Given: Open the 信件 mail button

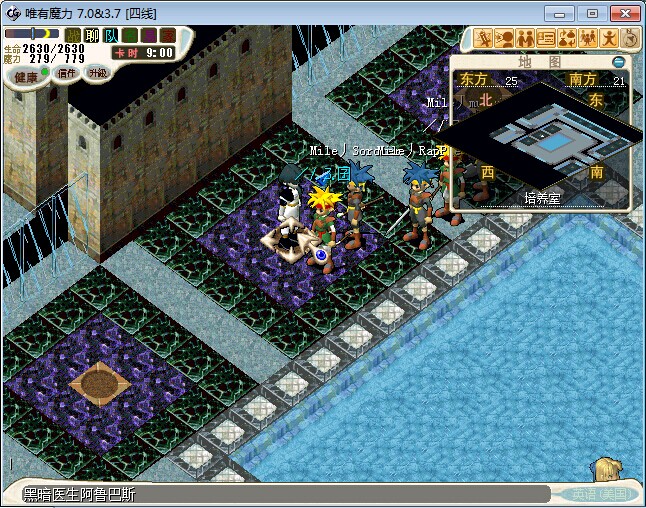Looking at the screenshot, I should pos(67,74).
